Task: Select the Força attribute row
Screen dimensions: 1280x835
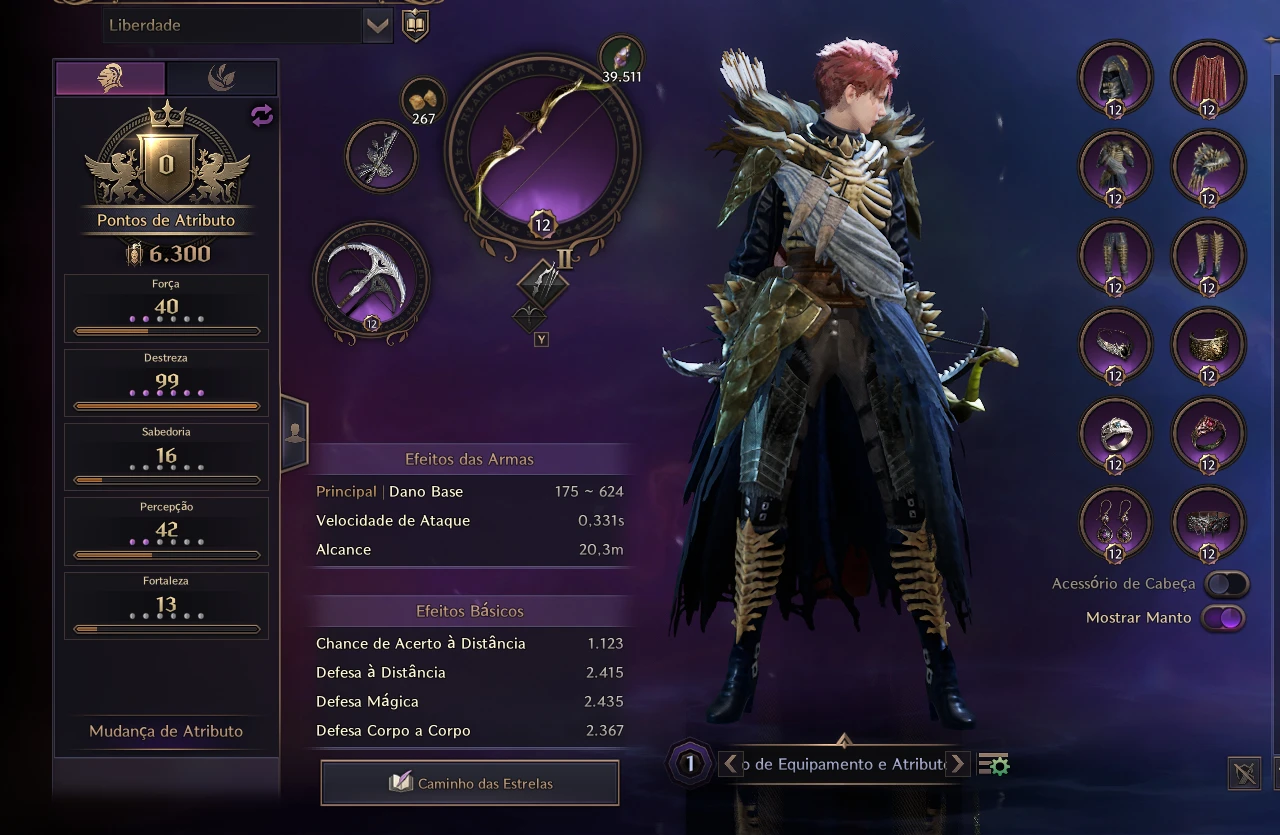Action: 166,308
